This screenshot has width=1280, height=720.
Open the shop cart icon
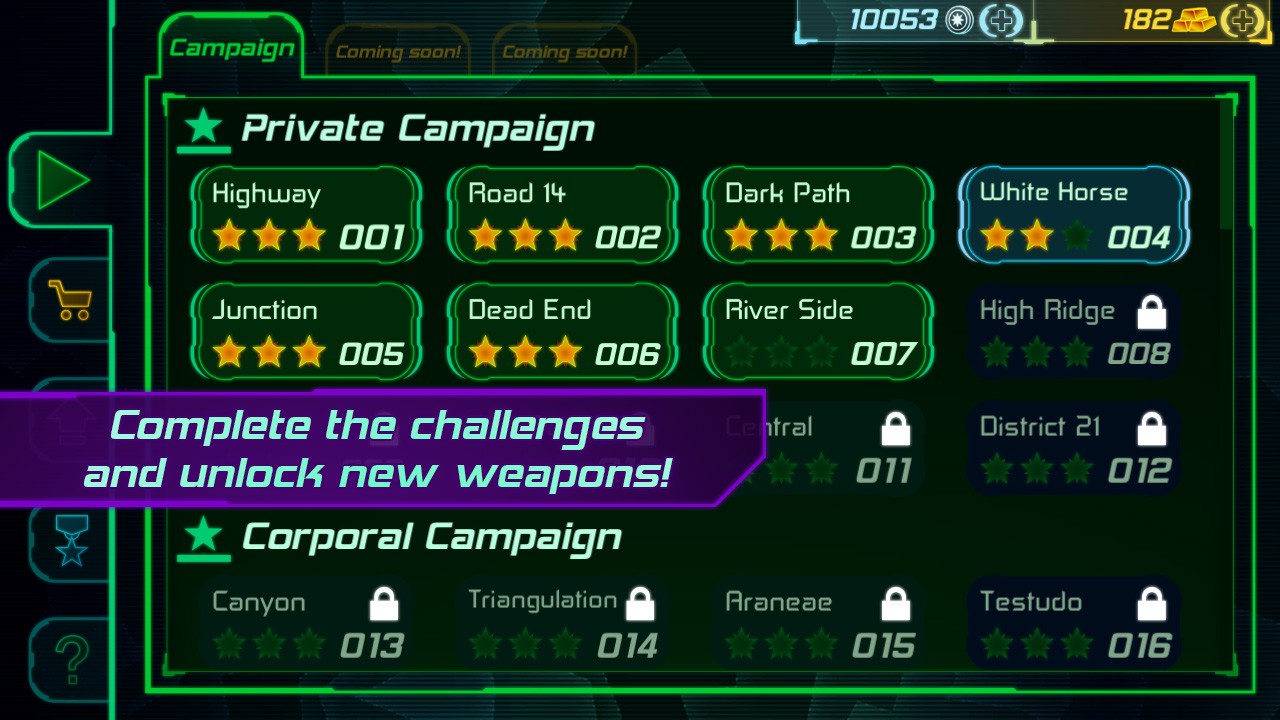coord(68,299)
